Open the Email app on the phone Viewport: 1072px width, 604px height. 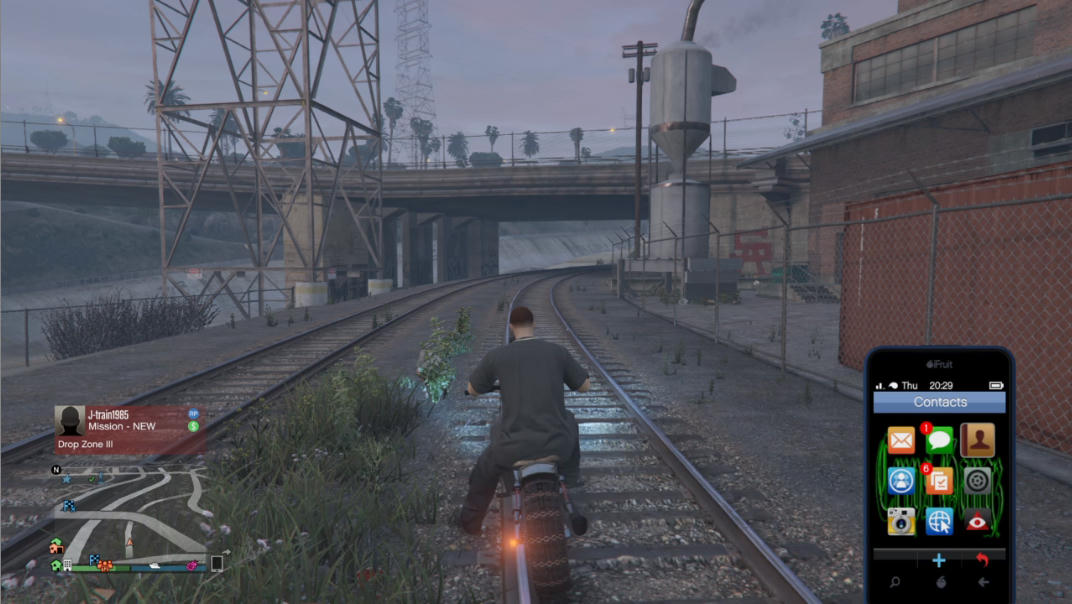(x=901, y=440)
